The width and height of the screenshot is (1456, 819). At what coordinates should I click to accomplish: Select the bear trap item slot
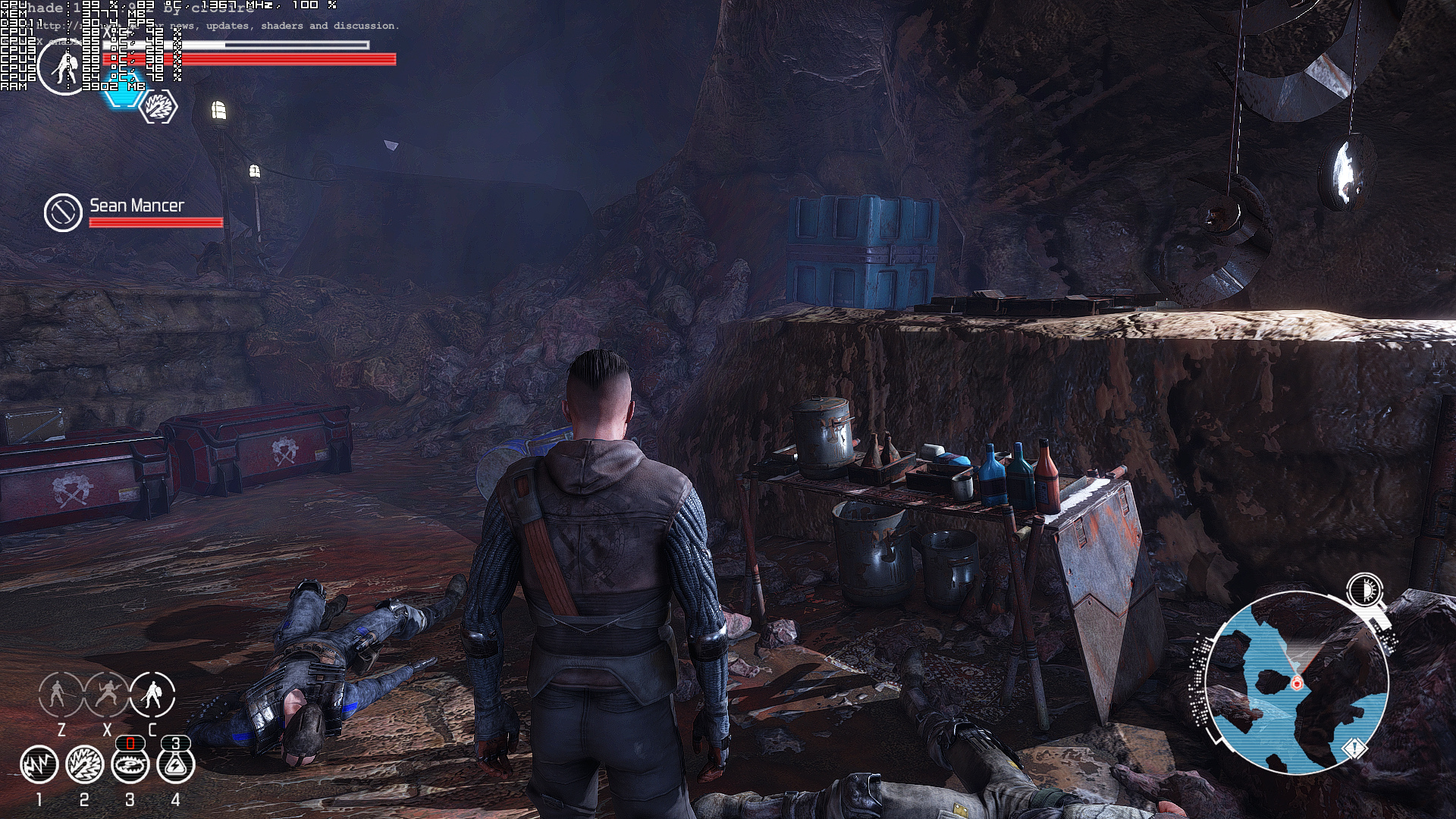(130, 764)
